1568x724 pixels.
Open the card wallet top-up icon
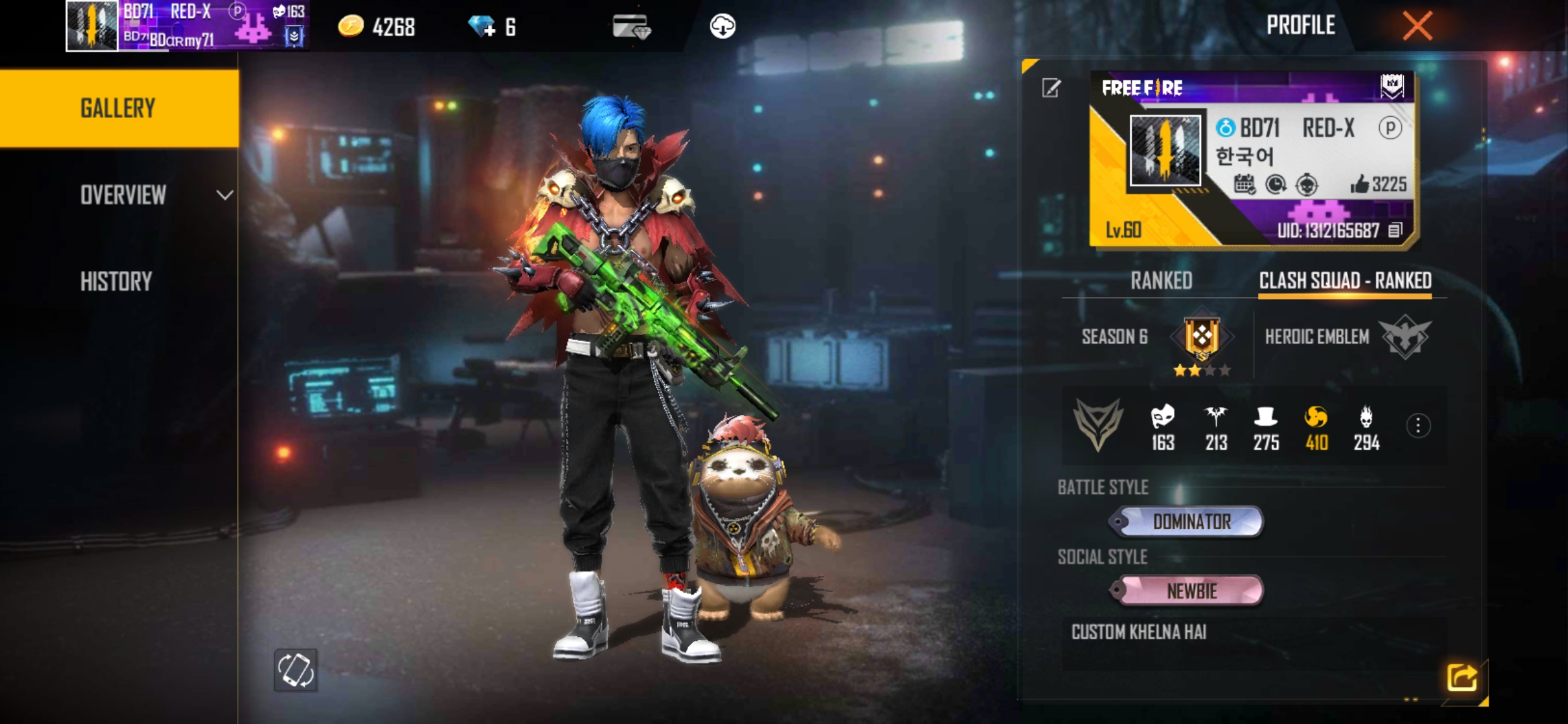(631, 27)
